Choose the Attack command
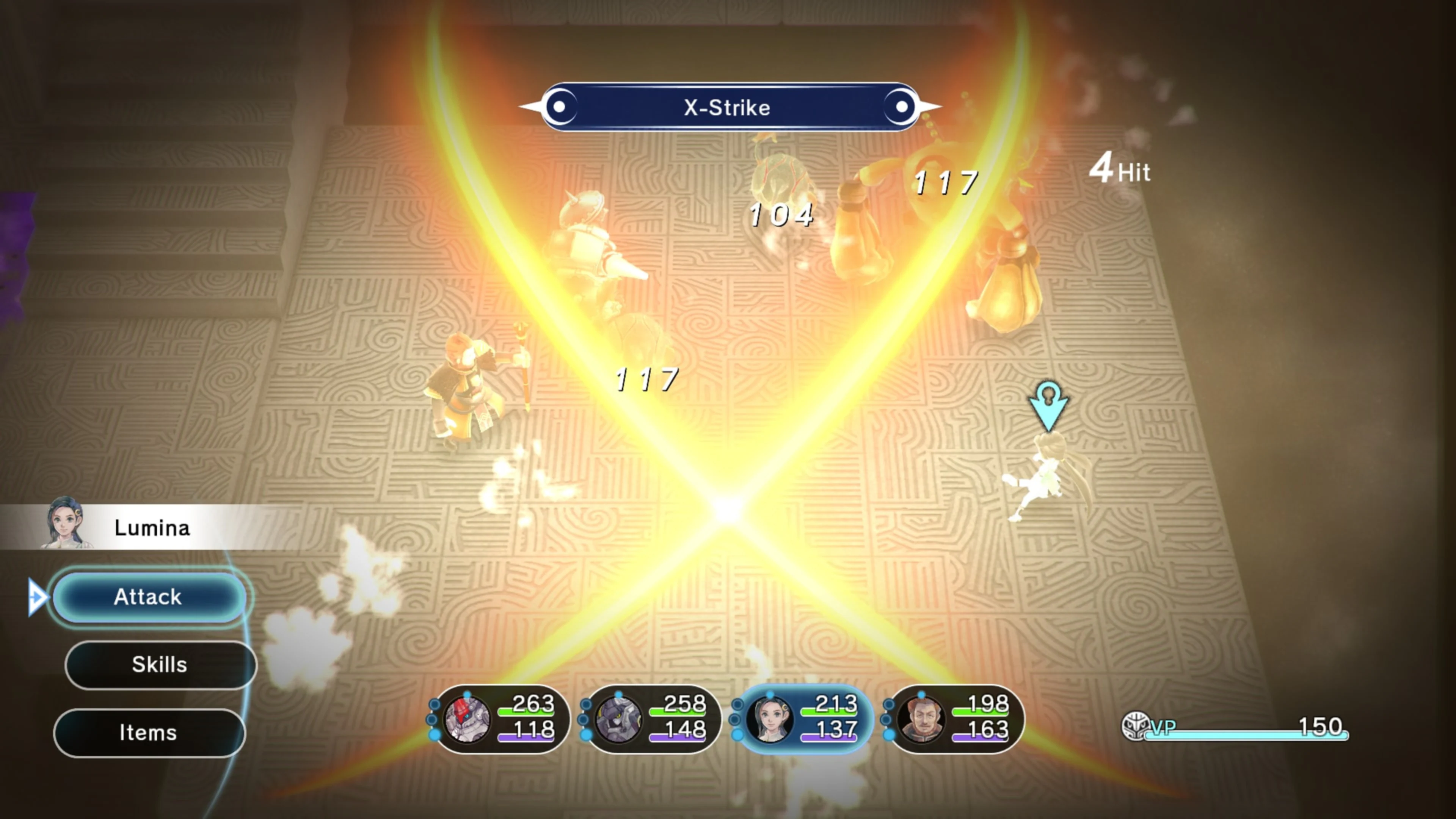 click(148, 597)
